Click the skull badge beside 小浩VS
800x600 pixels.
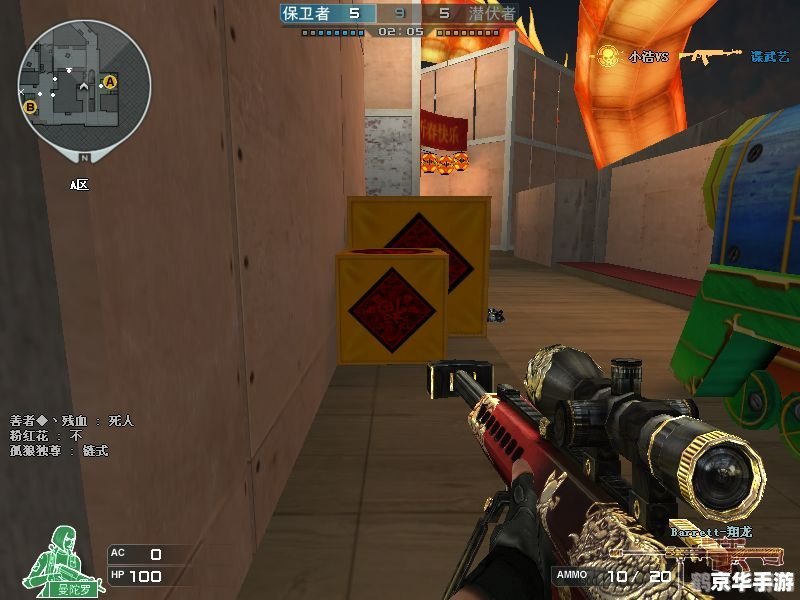(x=607, y=56)
